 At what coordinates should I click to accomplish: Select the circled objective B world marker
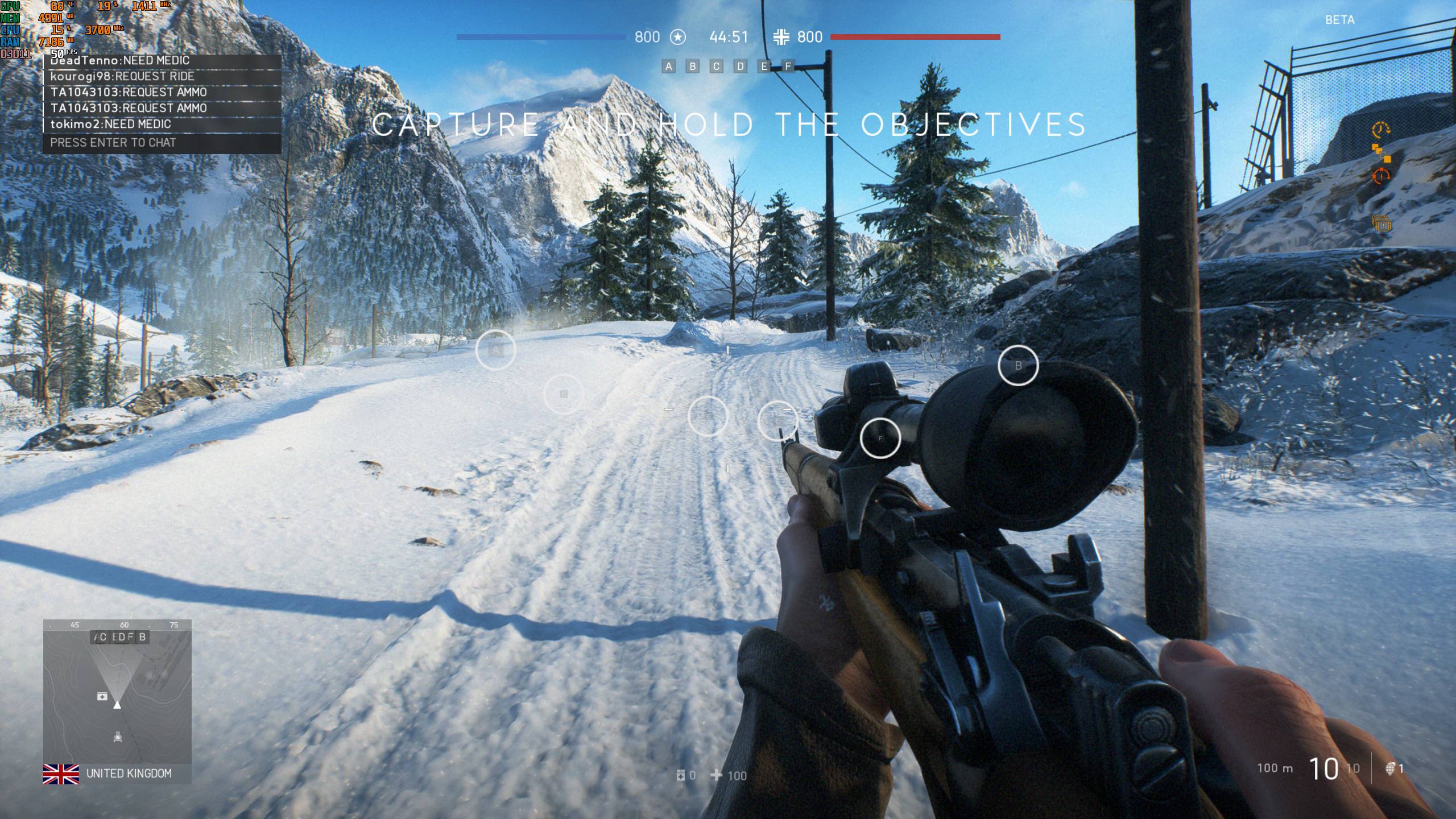pyautogui.click(x=1018, y=365)
